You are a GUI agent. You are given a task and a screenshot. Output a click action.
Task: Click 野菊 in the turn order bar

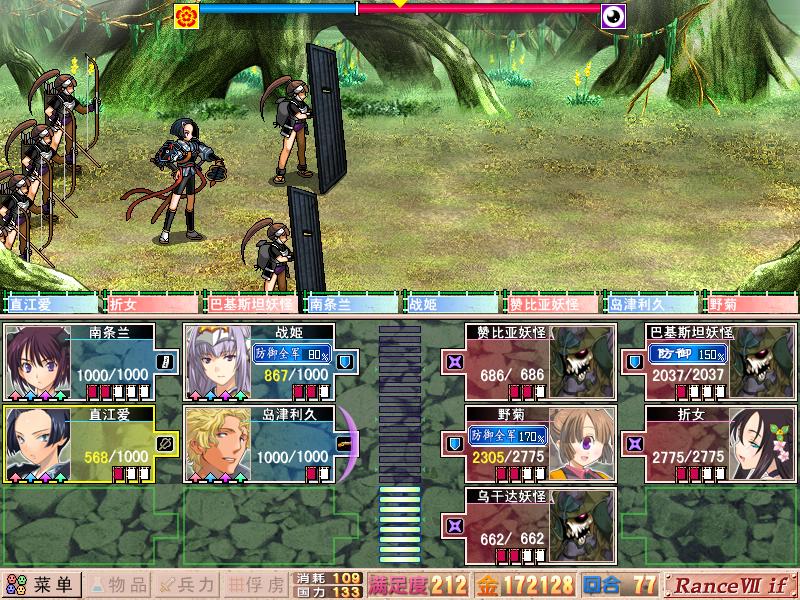coord(750,304)
